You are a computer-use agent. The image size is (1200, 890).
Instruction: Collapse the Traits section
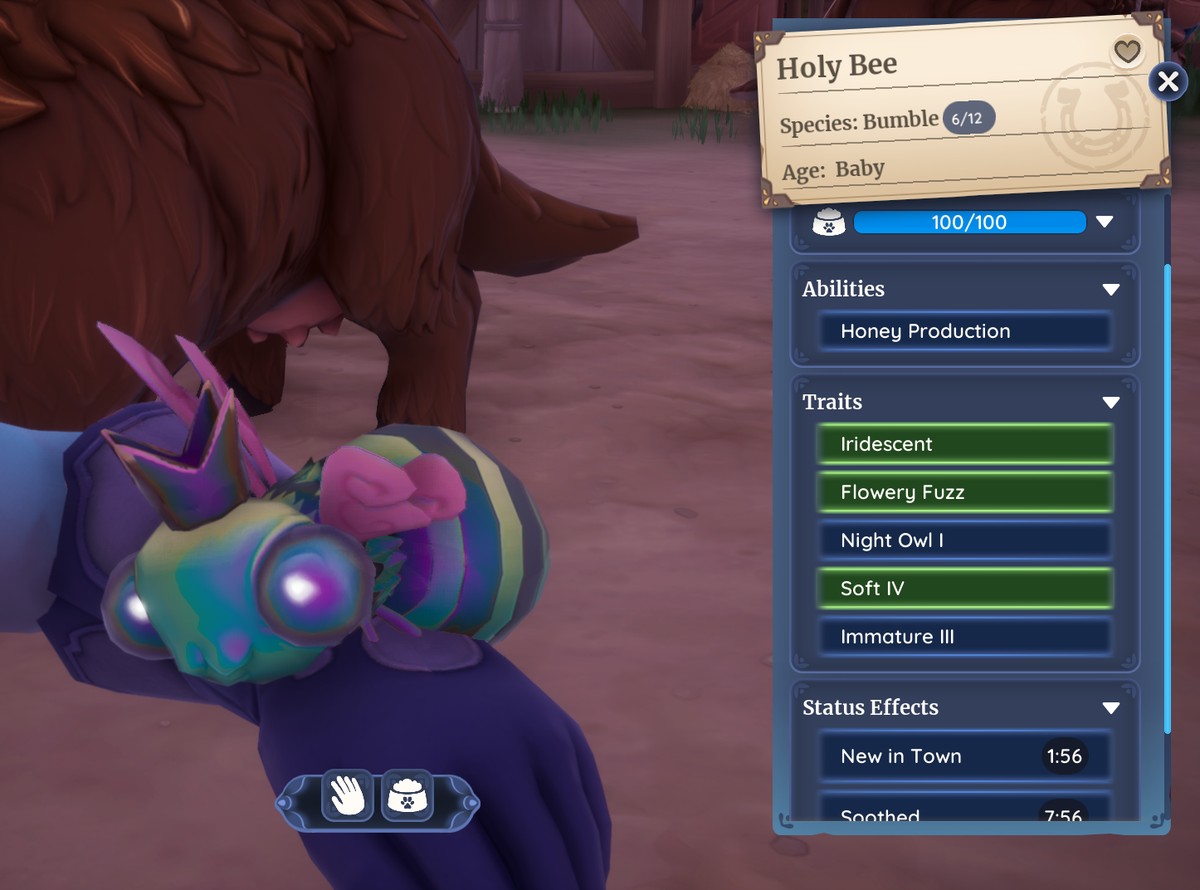1110,402
